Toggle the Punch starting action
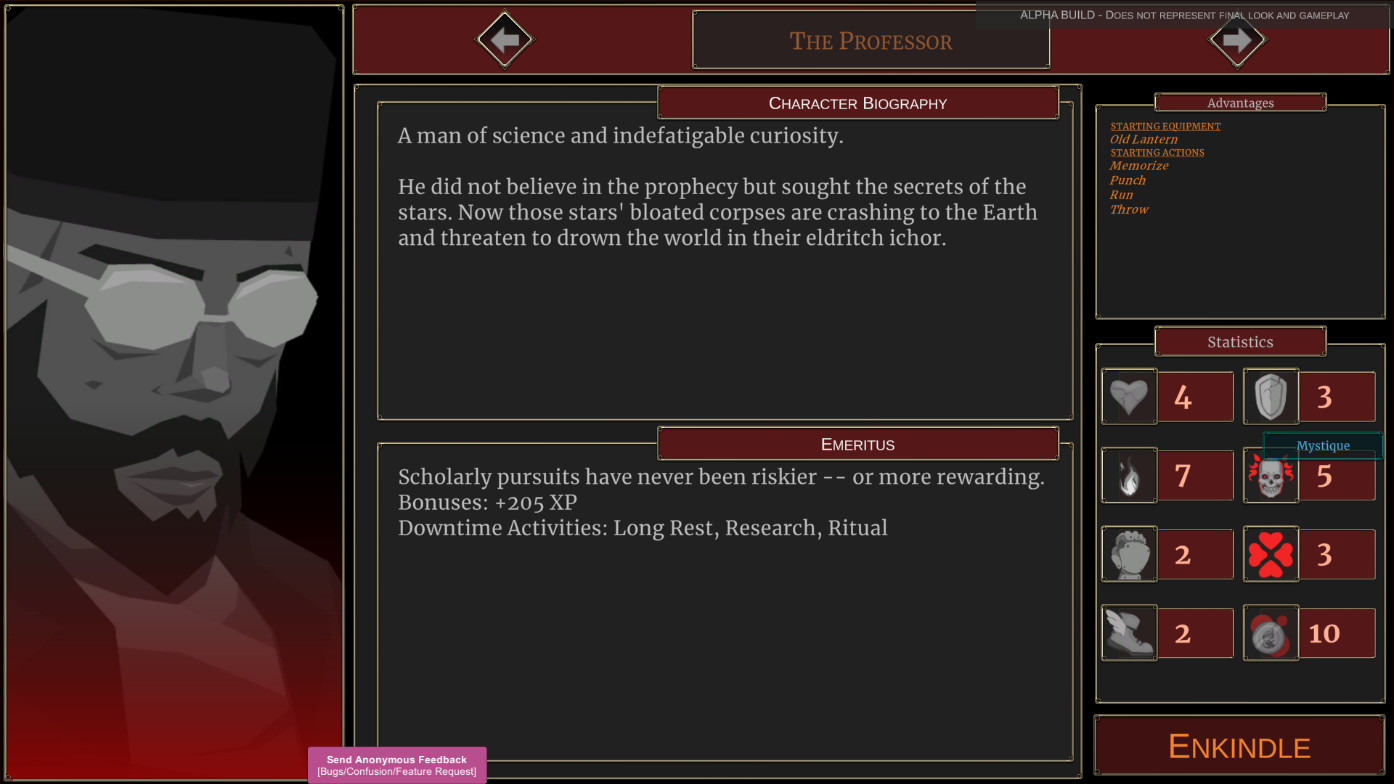This screenshot has width=1394, height=784. click(x=1129, y=180)
